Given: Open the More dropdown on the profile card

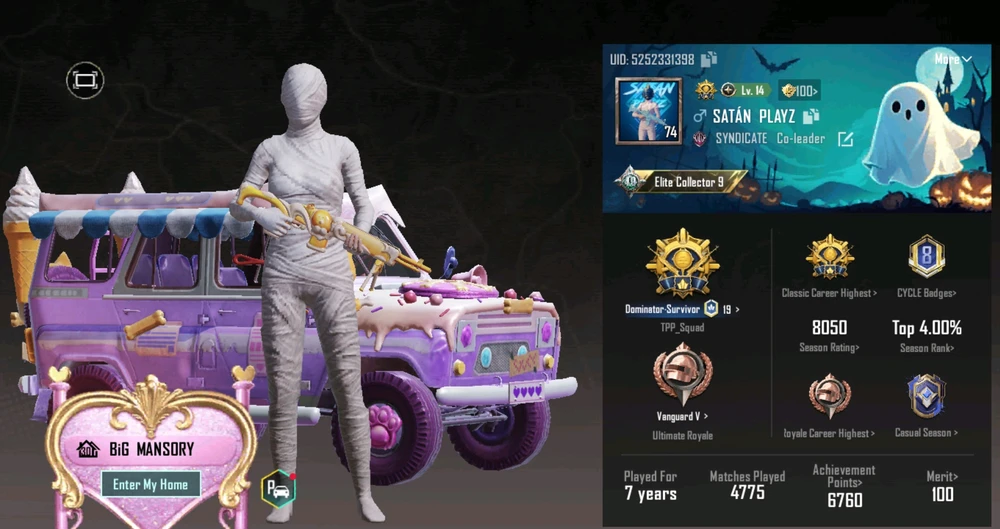Looking at the screenshot, I should 952,59.
